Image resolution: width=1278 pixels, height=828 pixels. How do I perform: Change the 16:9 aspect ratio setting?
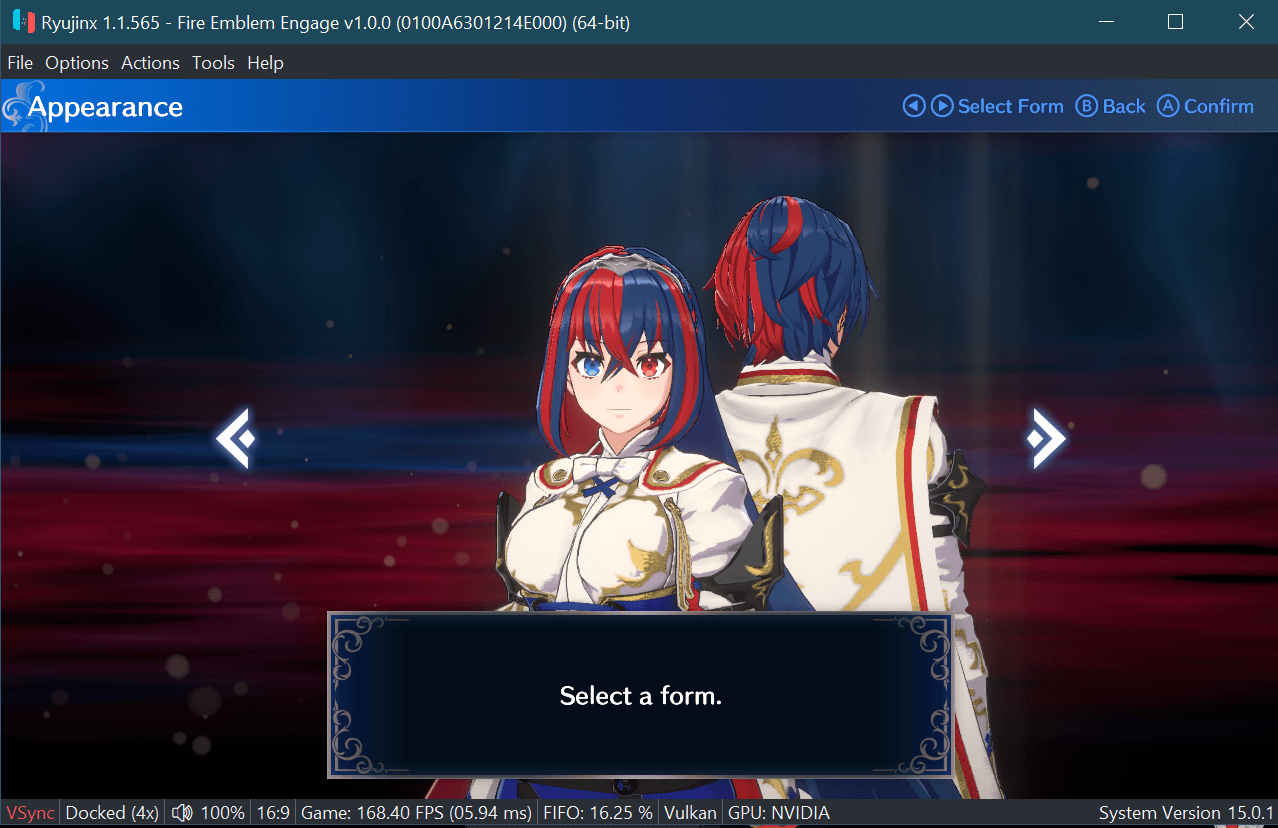(x=273, y=813)
